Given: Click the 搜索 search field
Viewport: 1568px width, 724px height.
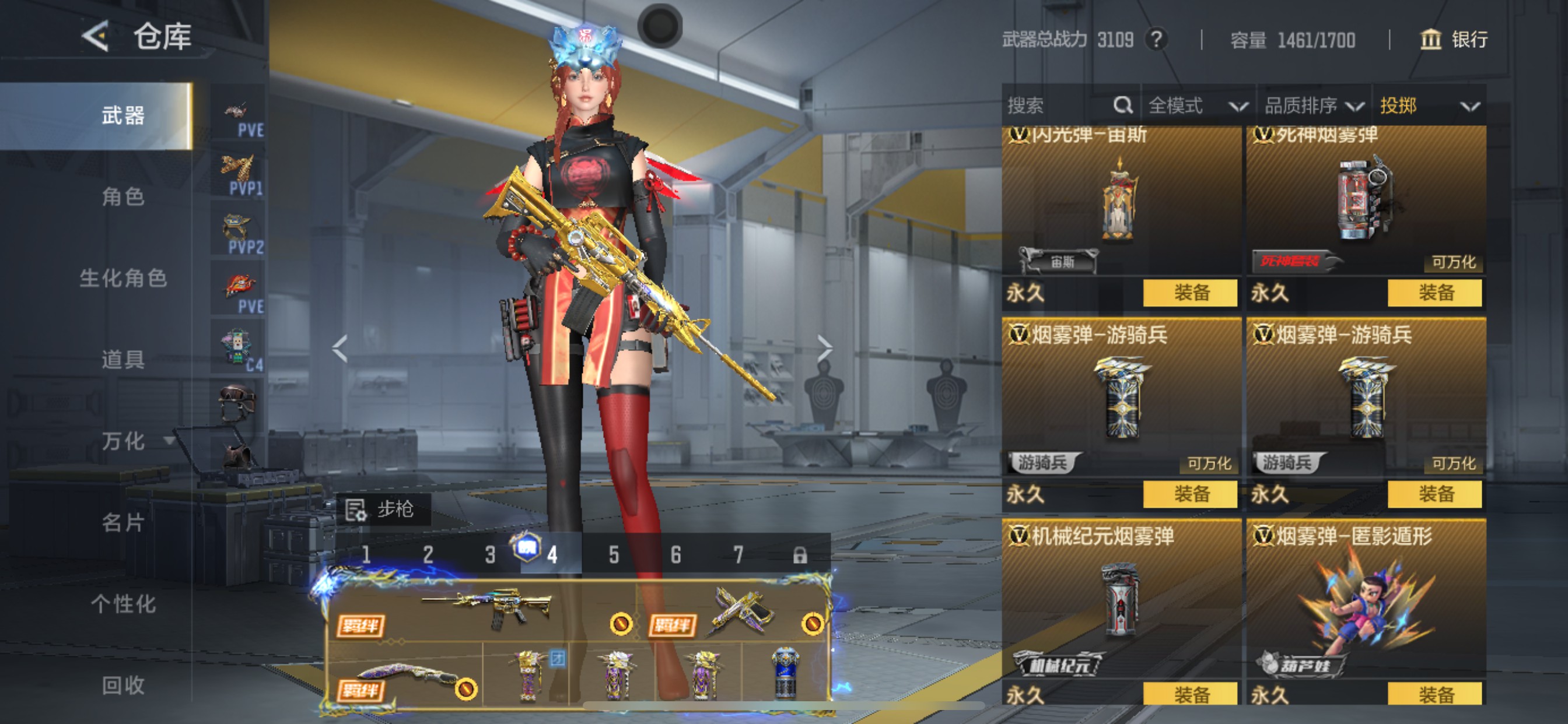Looking at the screenshot, I should (x=1059, y=106).
